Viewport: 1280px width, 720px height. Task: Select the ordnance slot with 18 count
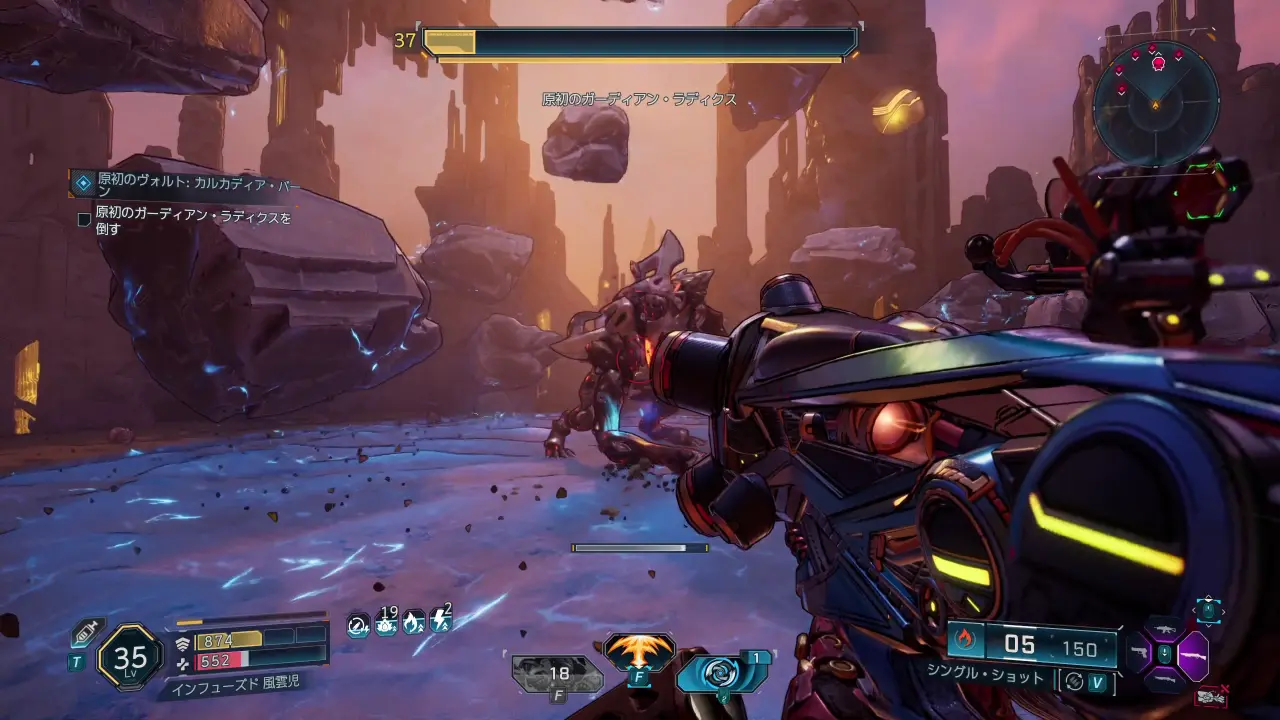point(557,674)
